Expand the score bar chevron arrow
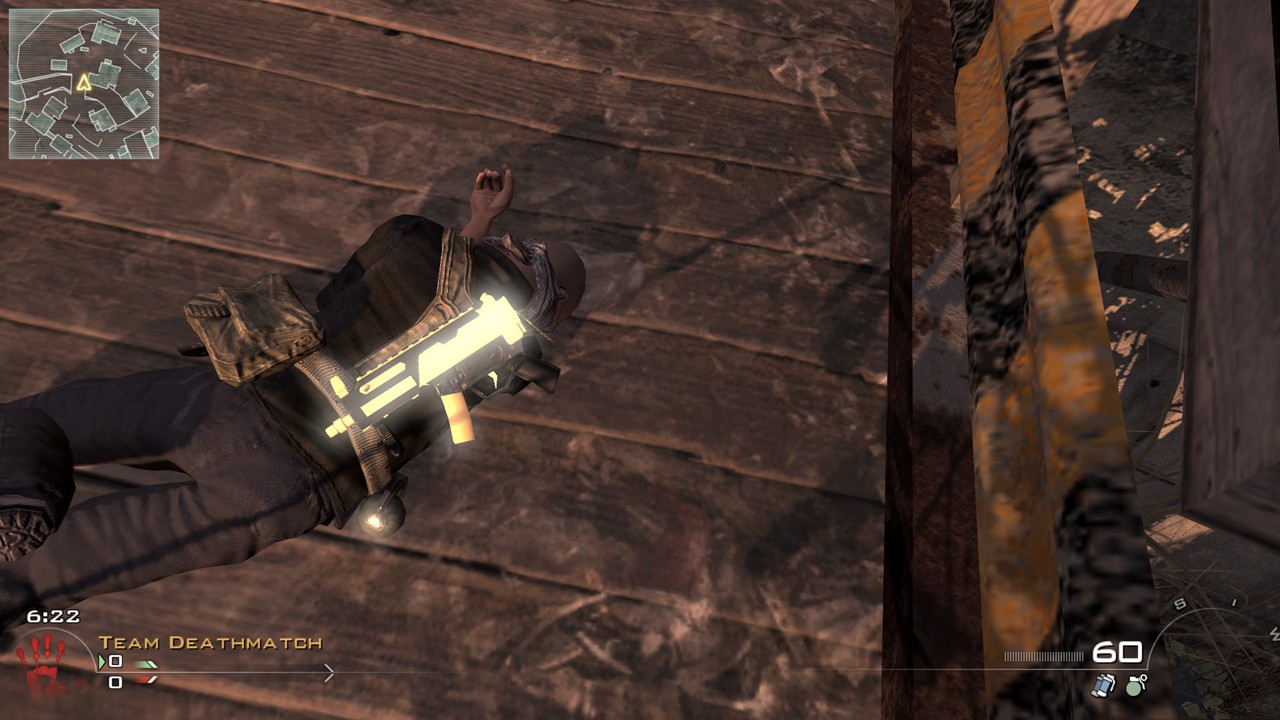Screen dimensions: 1280x720 [328, 671]
